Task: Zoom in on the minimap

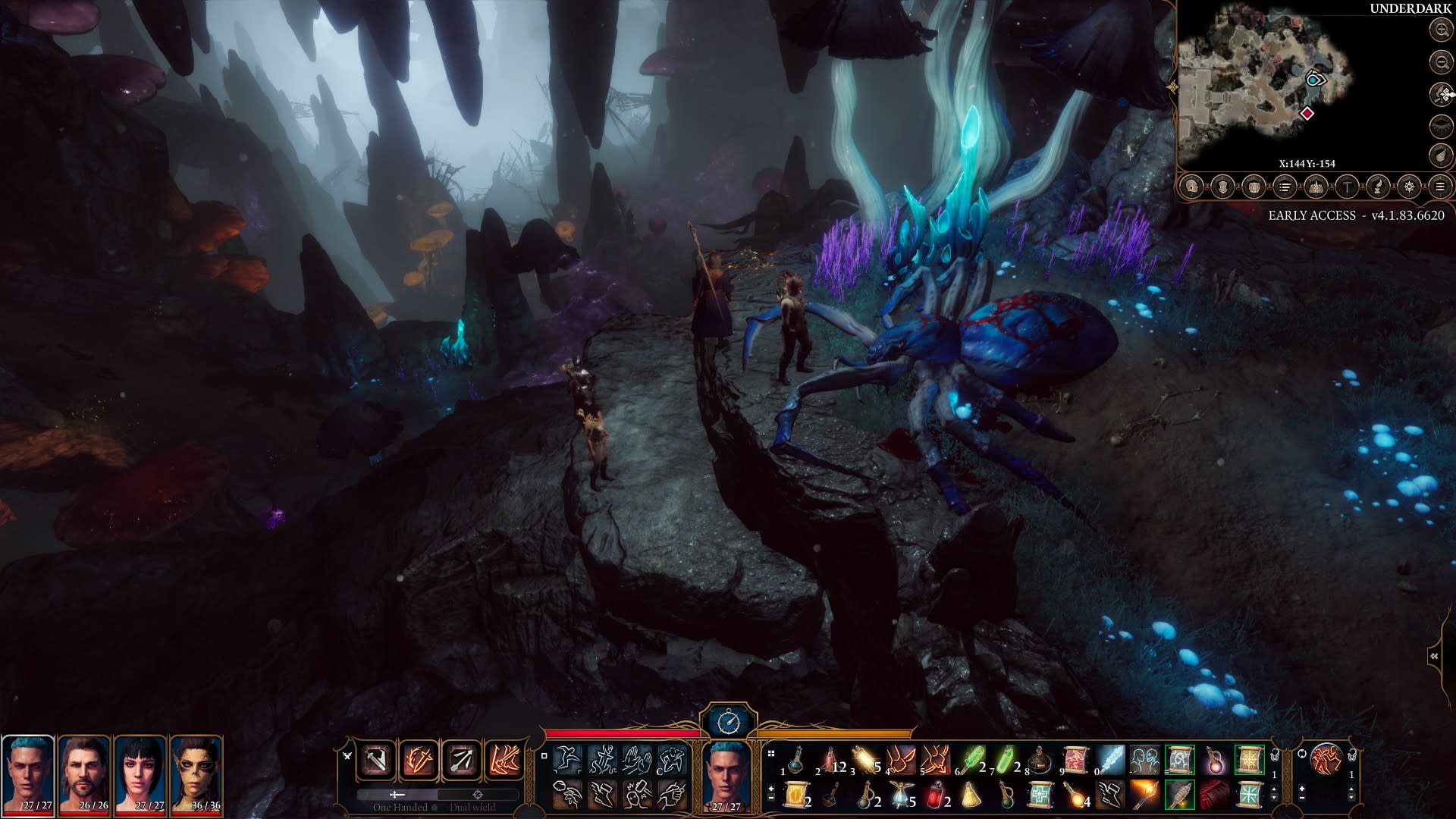Action: [1440, 30]
